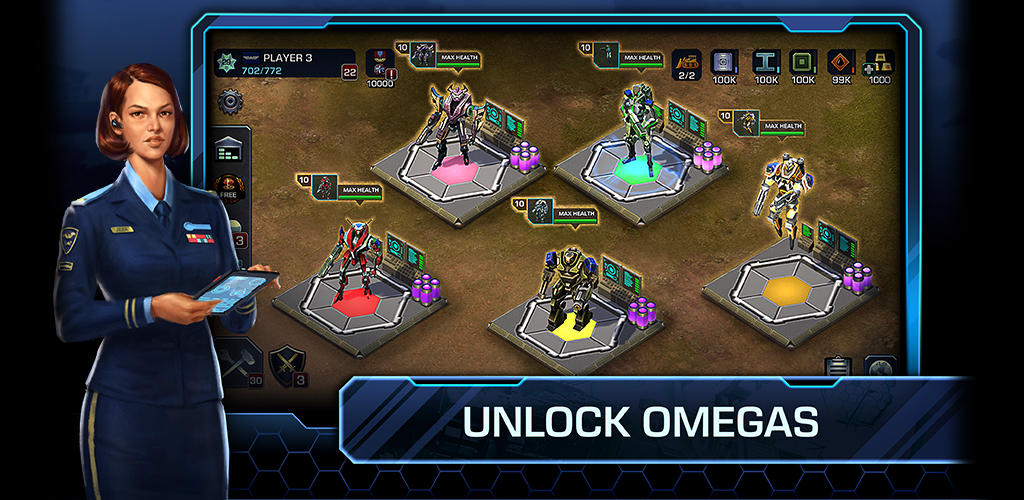Open the clipboard missions icon
This screenshot has height=500, width=1024.
point(838,367)
